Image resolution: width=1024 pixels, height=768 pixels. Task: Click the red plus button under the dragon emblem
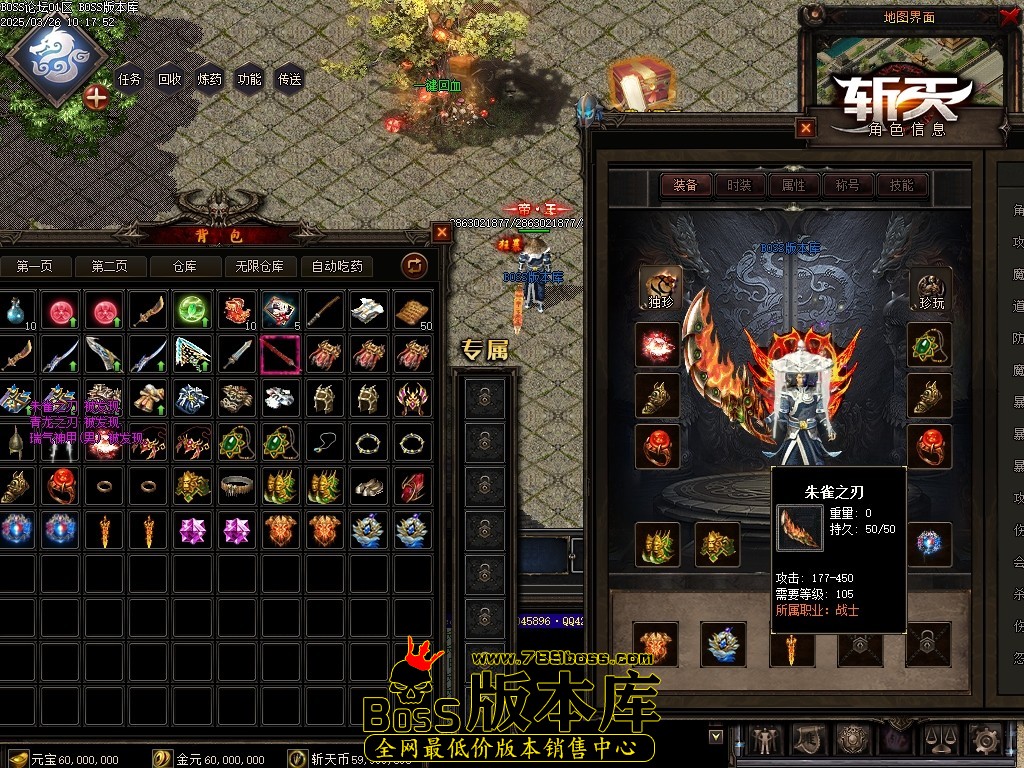96,97
